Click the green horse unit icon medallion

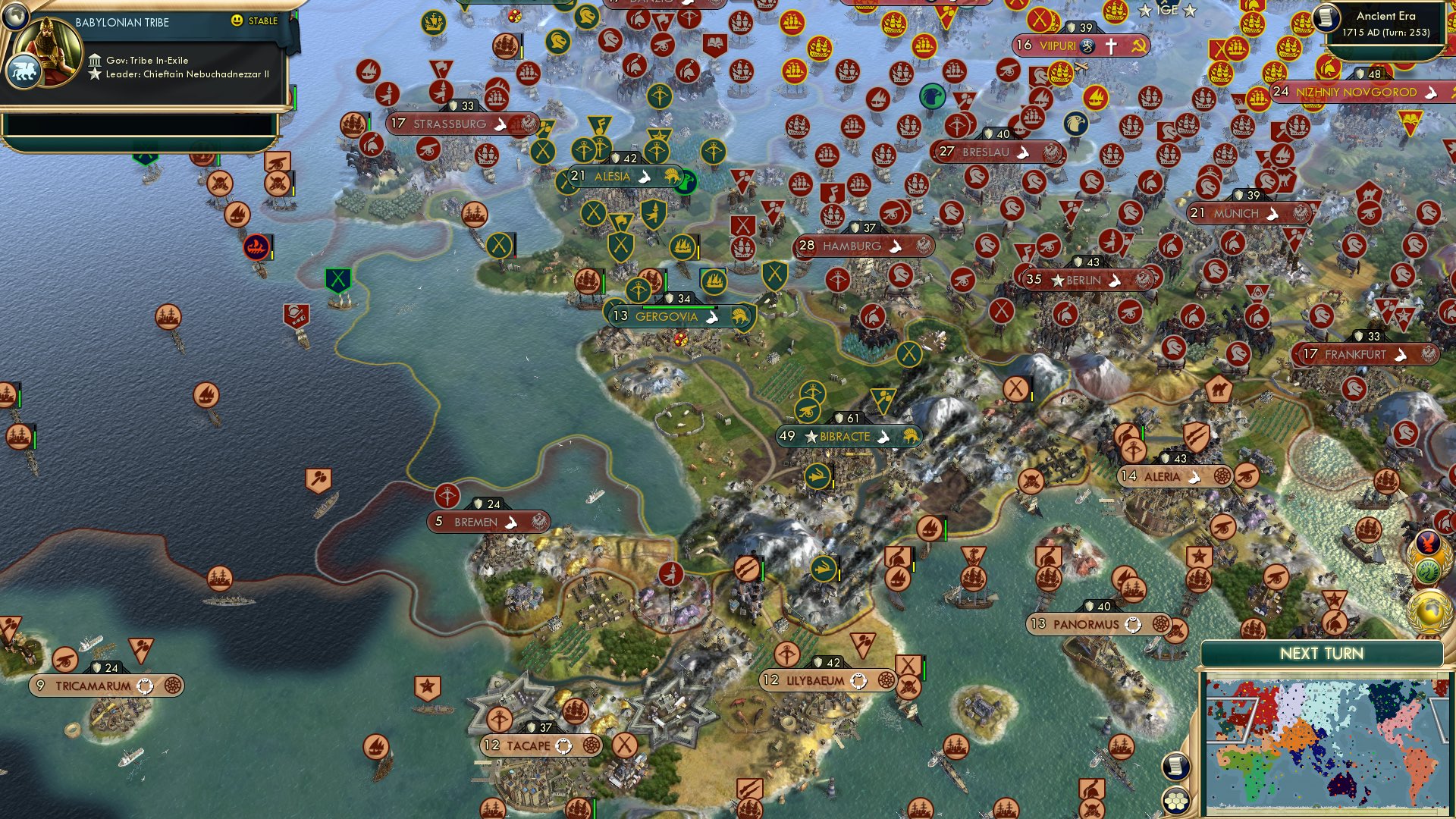[1427, 569]
